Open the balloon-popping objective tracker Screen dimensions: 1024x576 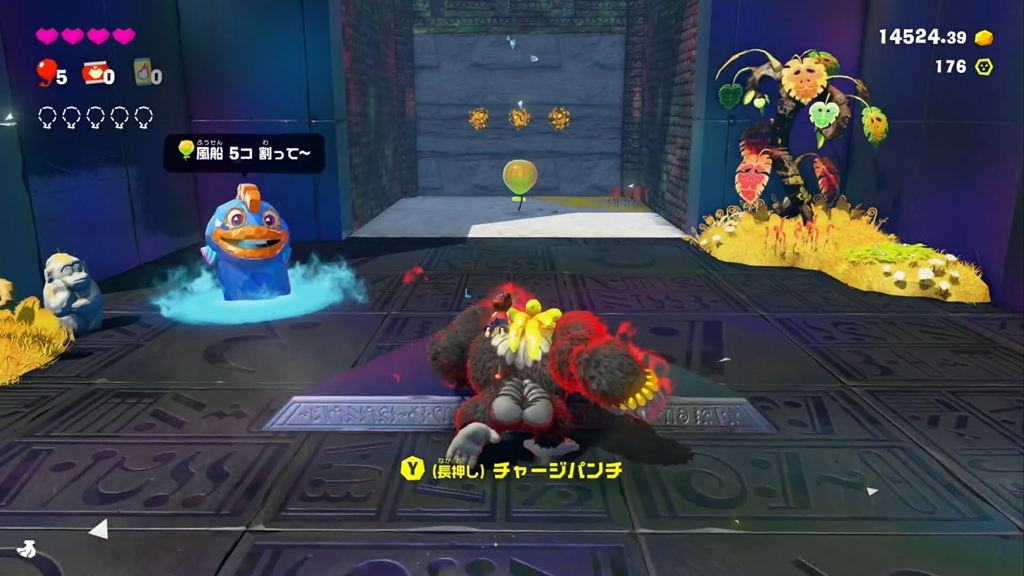[x=244, y=152]
